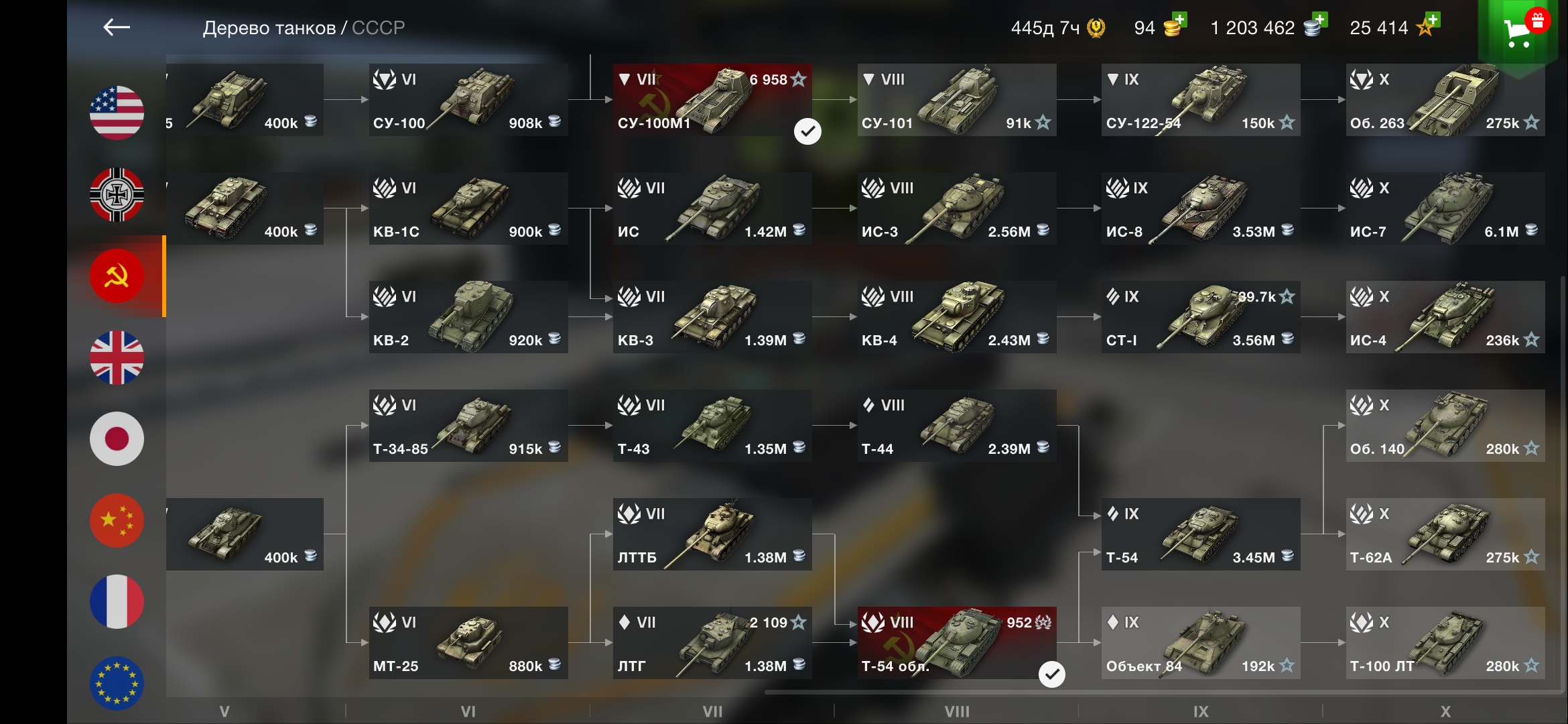Select the USA nation flag
The image size is (1568, 724).
[x=117, y=113]
